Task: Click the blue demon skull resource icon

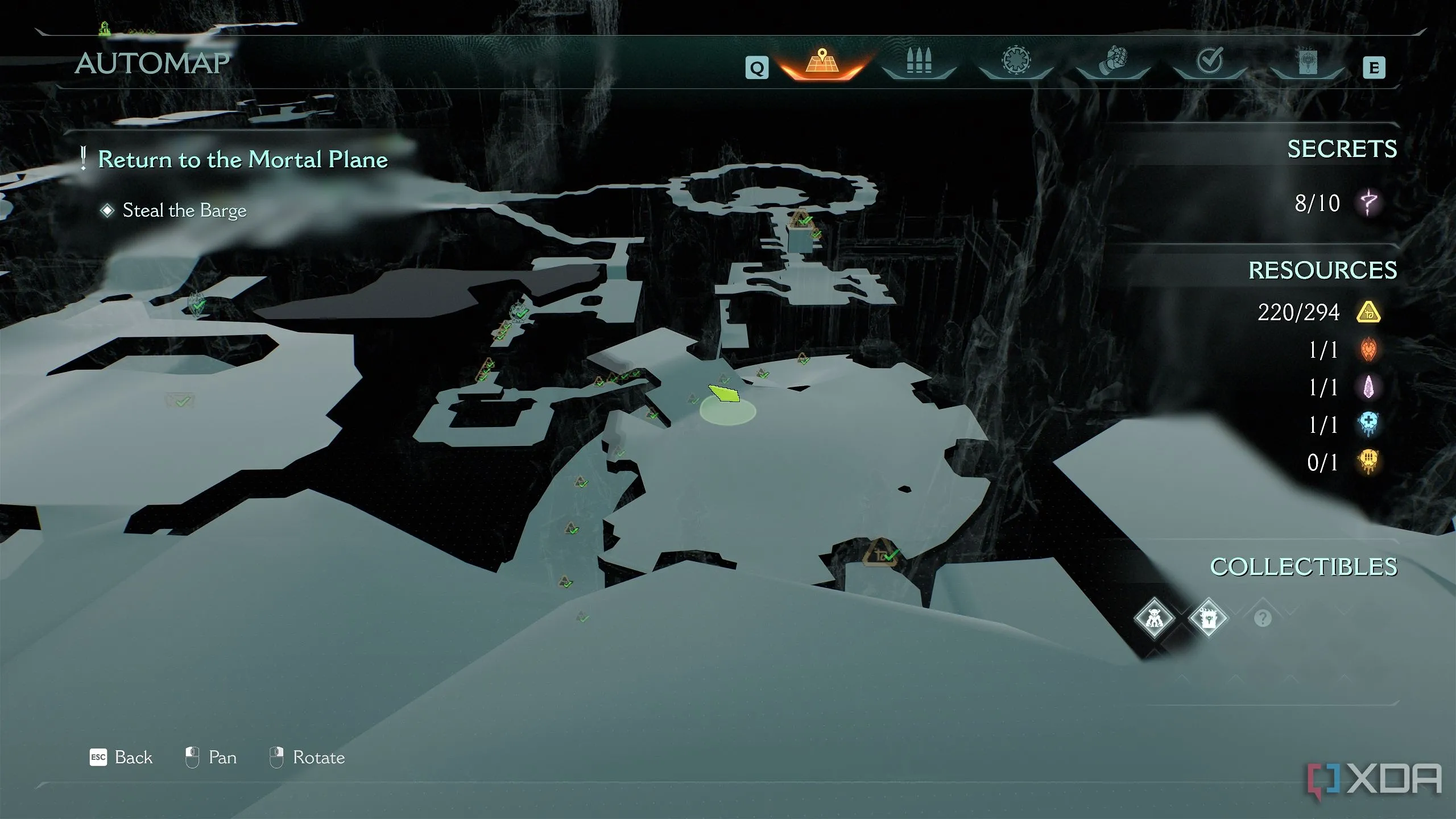Action: (1368, 424)
